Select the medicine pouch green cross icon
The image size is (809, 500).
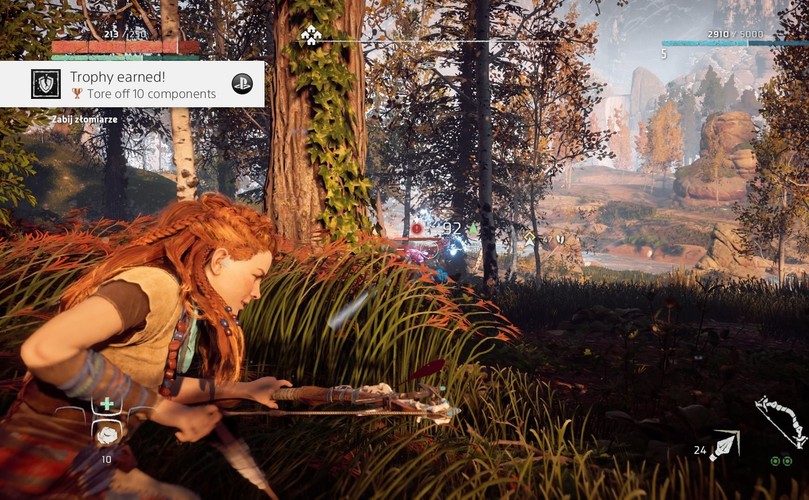pyautogui.click(x=106, y=404)
